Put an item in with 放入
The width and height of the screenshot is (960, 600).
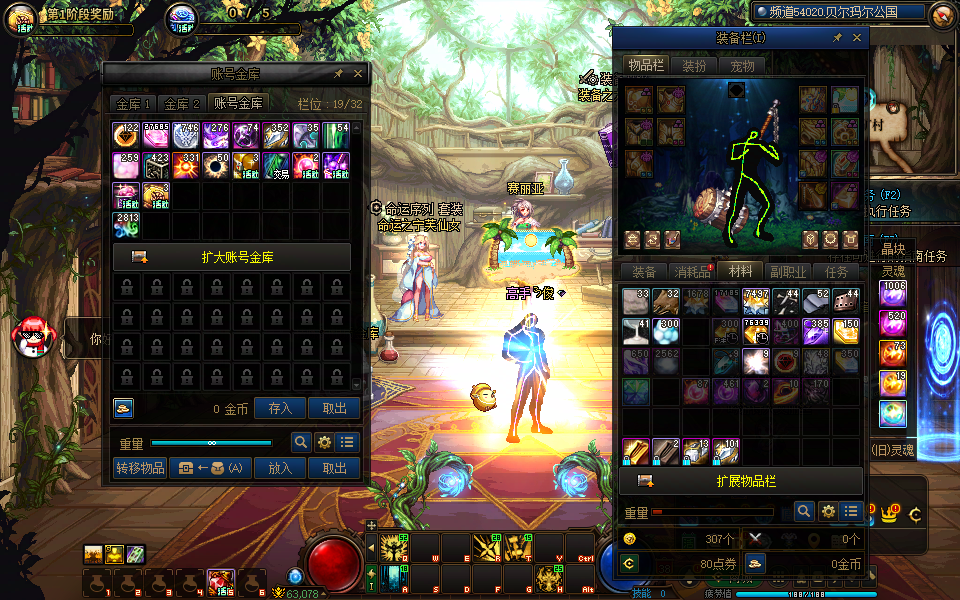coord(280,468)
